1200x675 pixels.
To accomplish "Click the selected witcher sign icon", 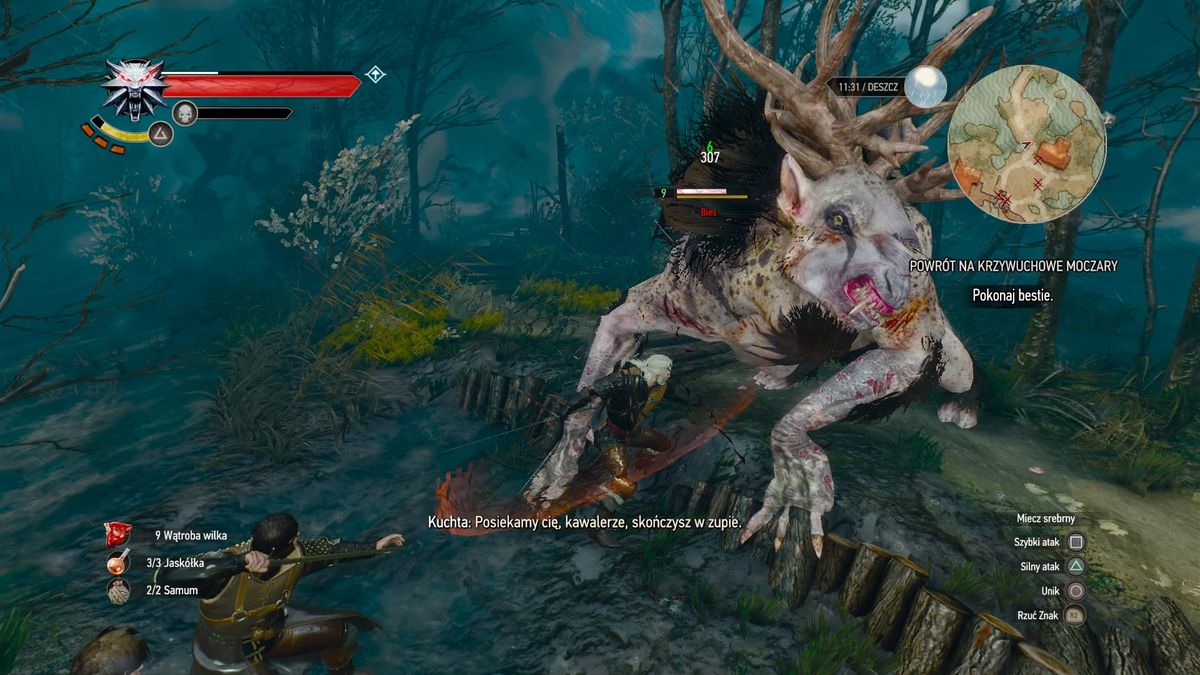I will (161, 133).
